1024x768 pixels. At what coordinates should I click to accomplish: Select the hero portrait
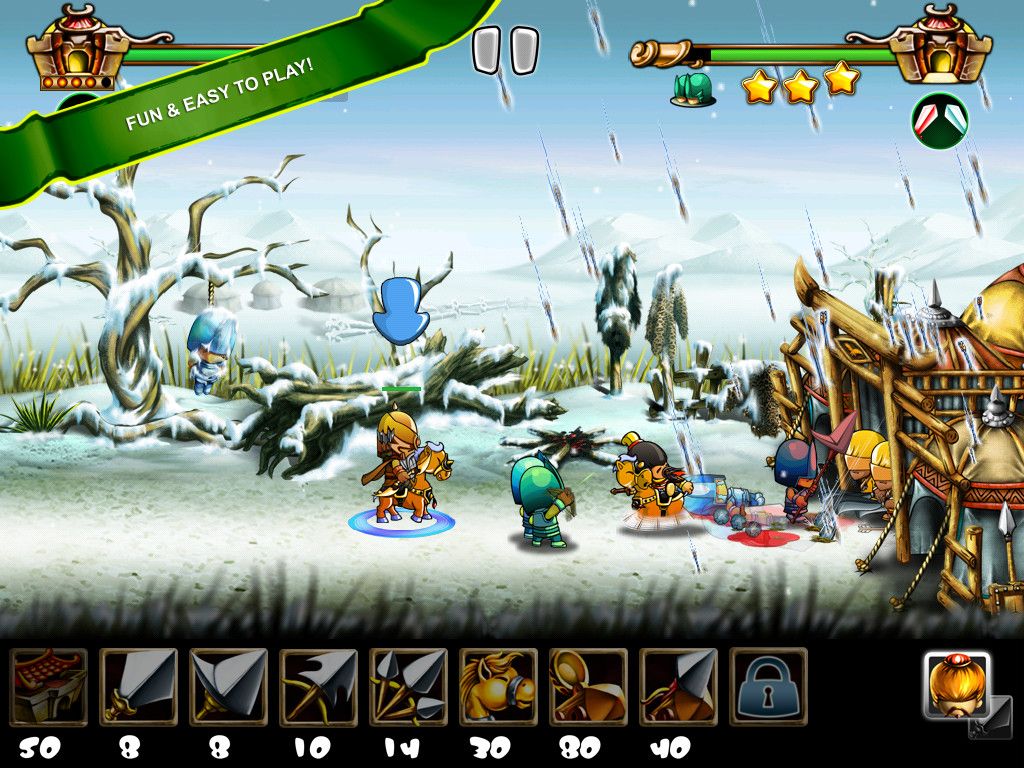click(956, 687)
